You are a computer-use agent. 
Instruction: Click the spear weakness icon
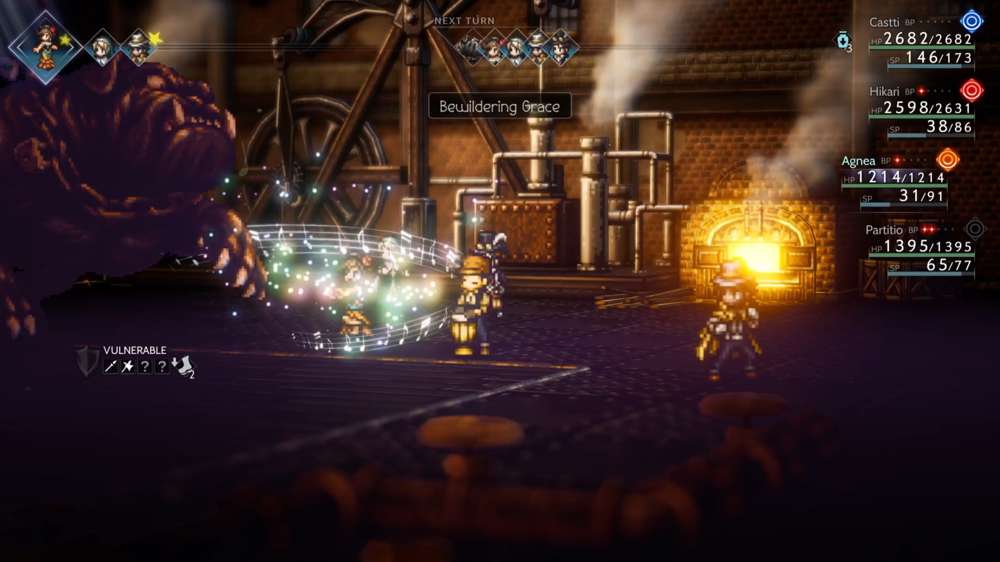[112, 367]
